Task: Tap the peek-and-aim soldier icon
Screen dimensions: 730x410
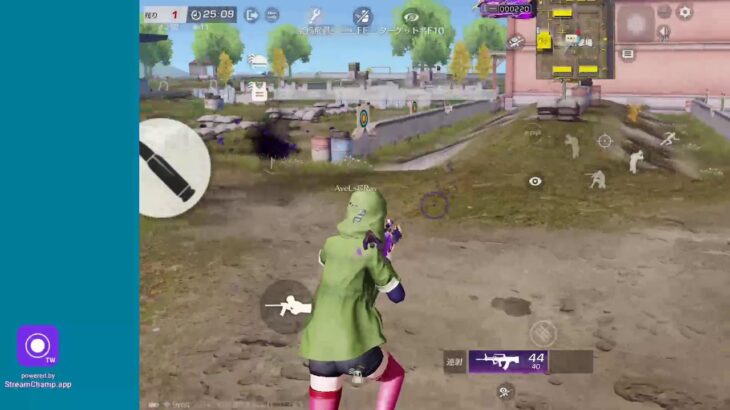Action: 571,146
